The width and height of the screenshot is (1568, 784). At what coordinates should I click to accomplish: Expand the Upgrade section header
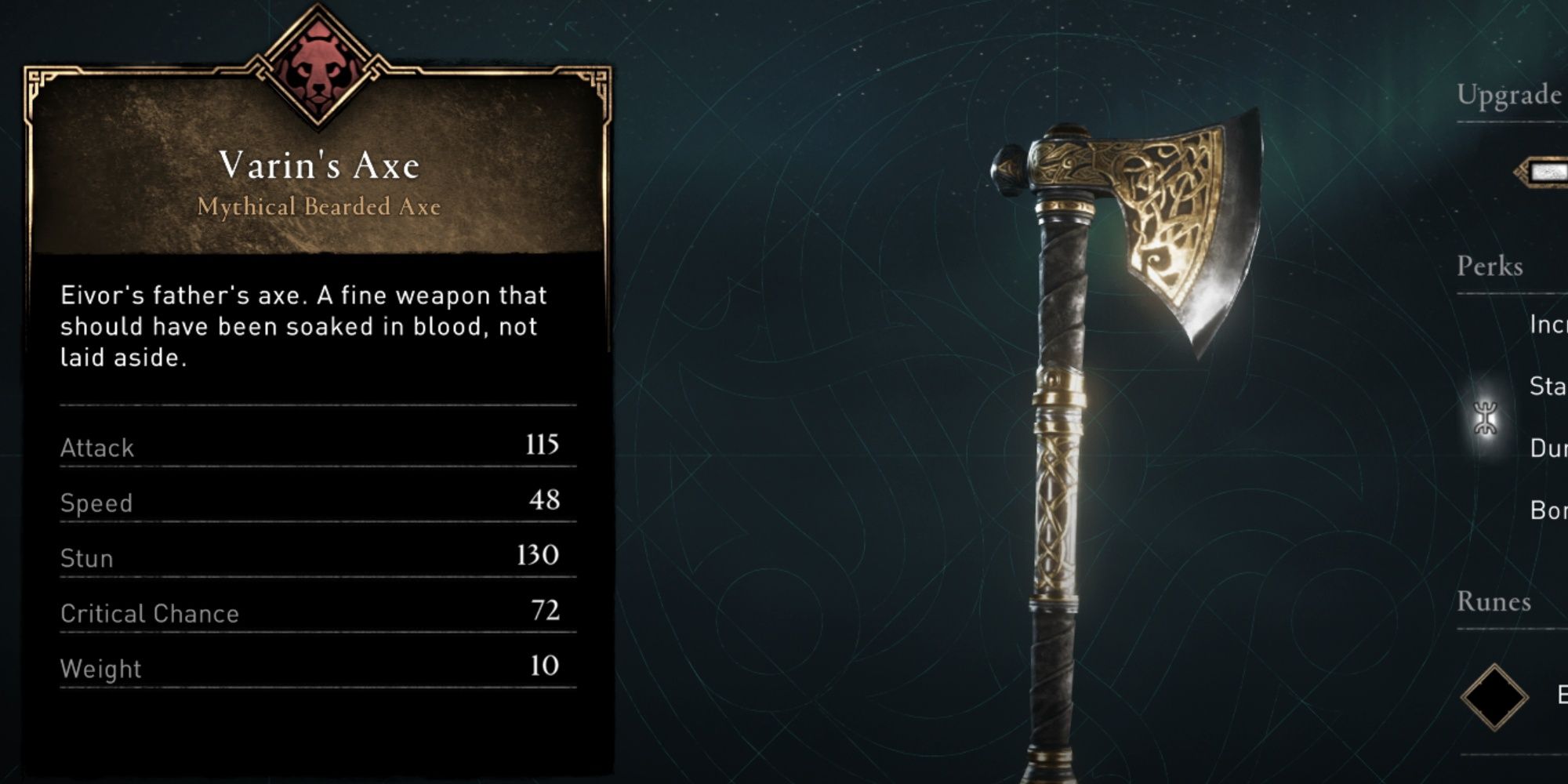pos(1508,96)
